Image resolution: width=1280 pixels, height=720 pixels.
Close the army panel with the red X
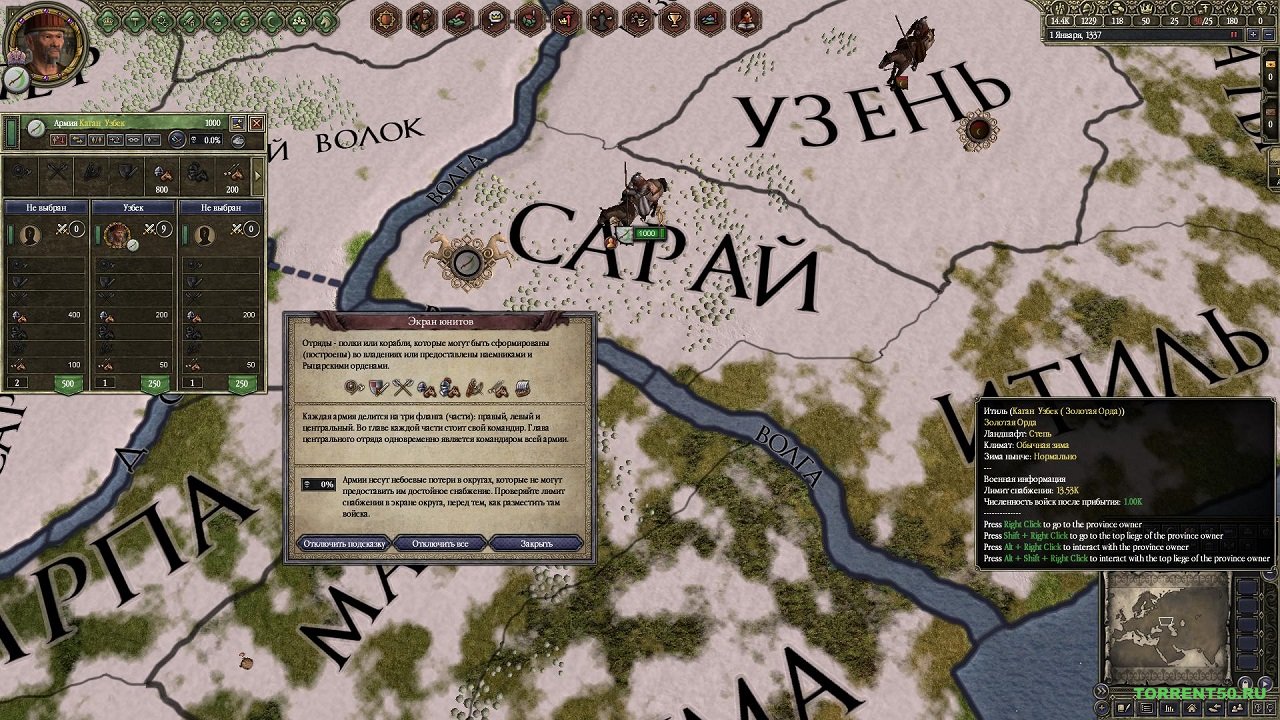[257, 123]
